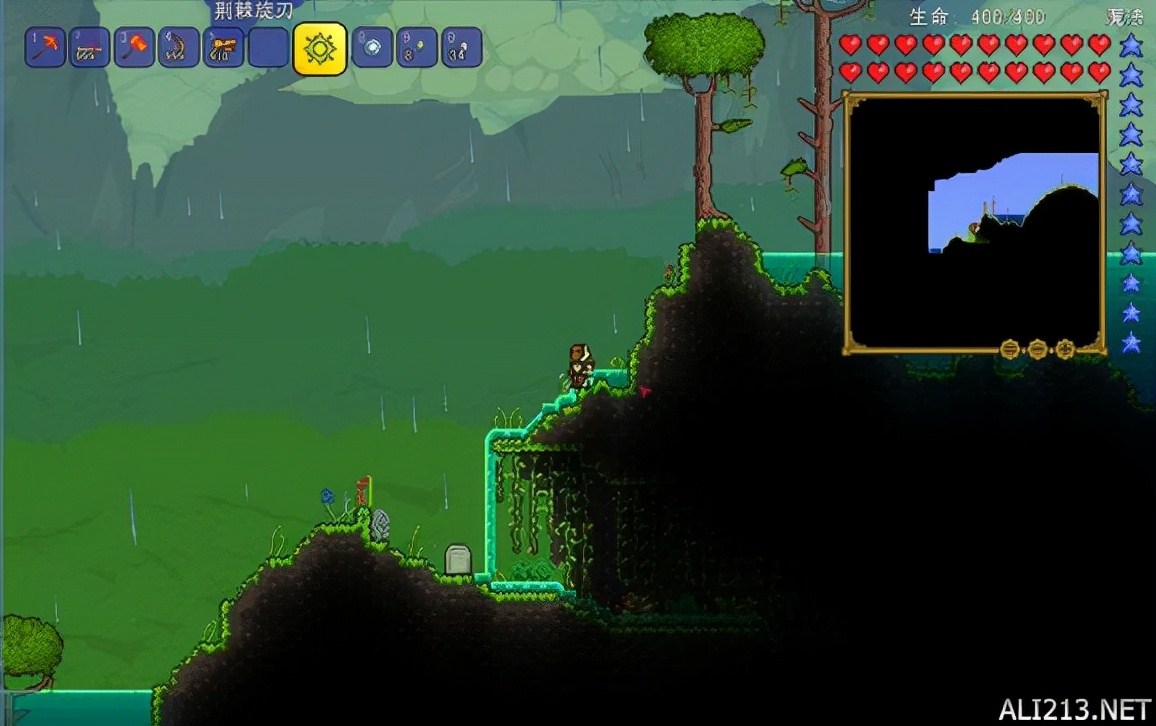Select the hotbar item stacked at 34
This screenshot has height=726, width=1156.
[x=461, y=47]
